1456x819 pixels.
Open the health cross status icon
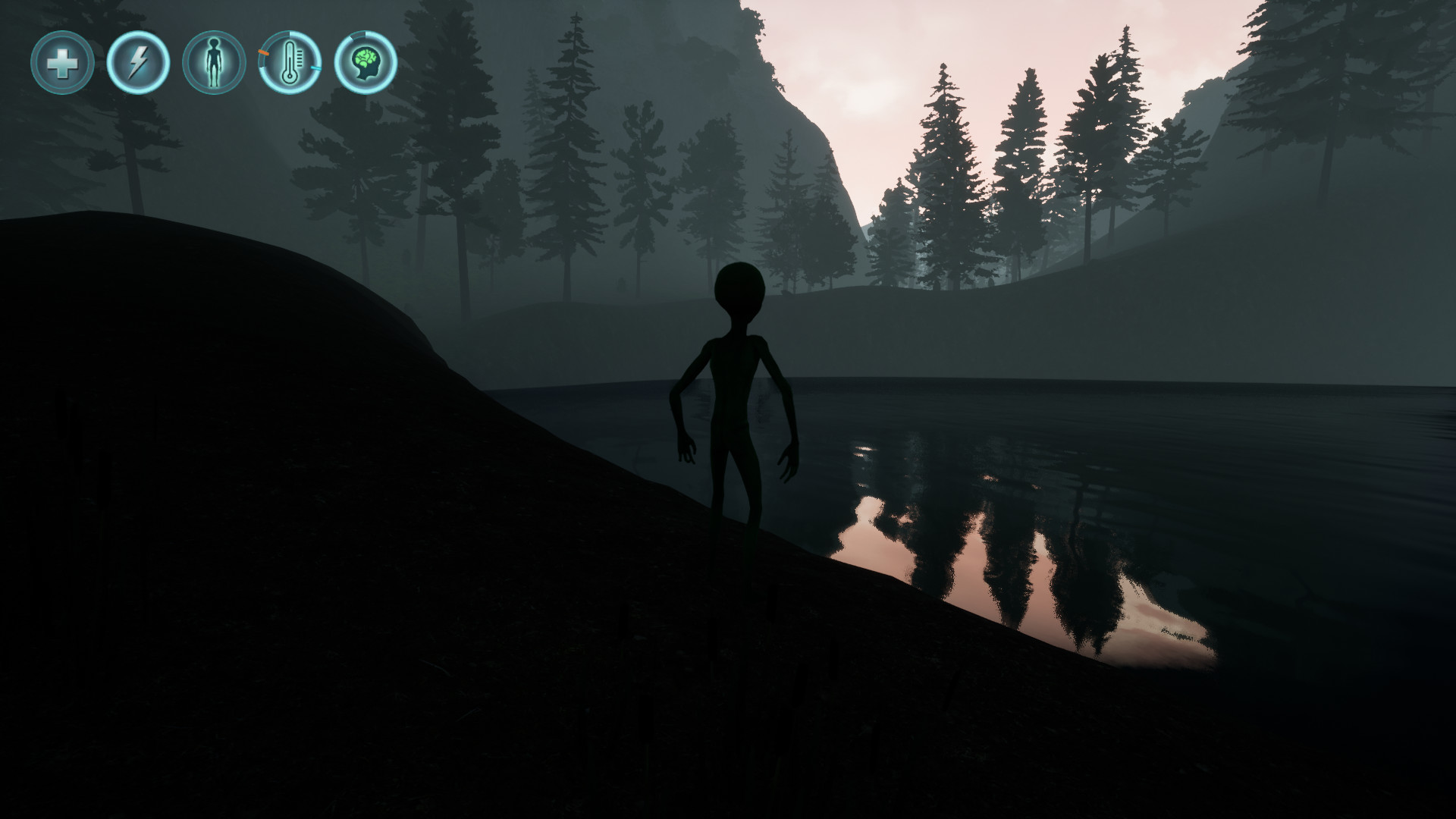pyautogui.click(x=64, y=64)
